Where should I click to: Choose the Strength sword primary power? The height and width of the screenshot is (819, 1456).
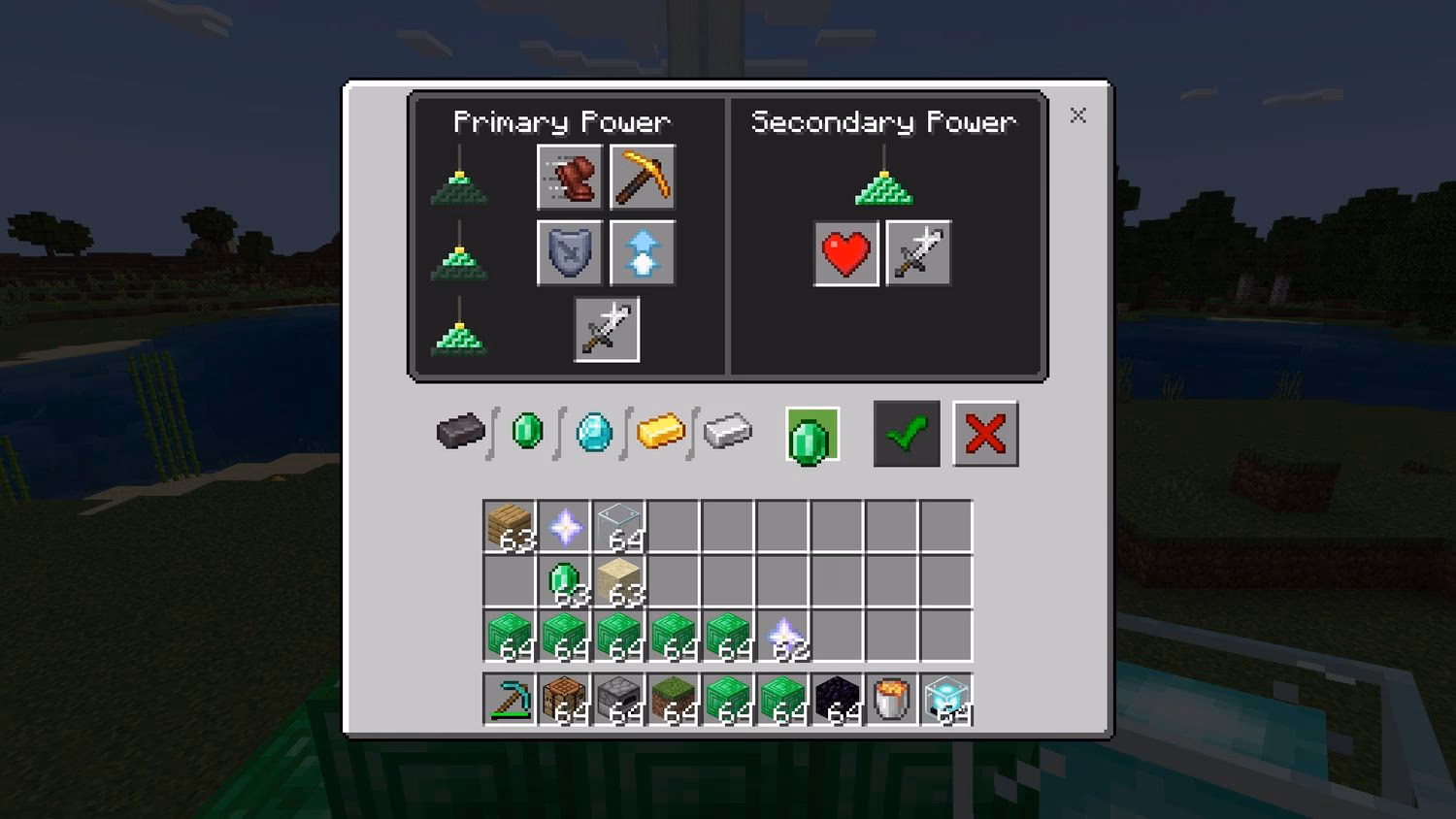[607, 328]
